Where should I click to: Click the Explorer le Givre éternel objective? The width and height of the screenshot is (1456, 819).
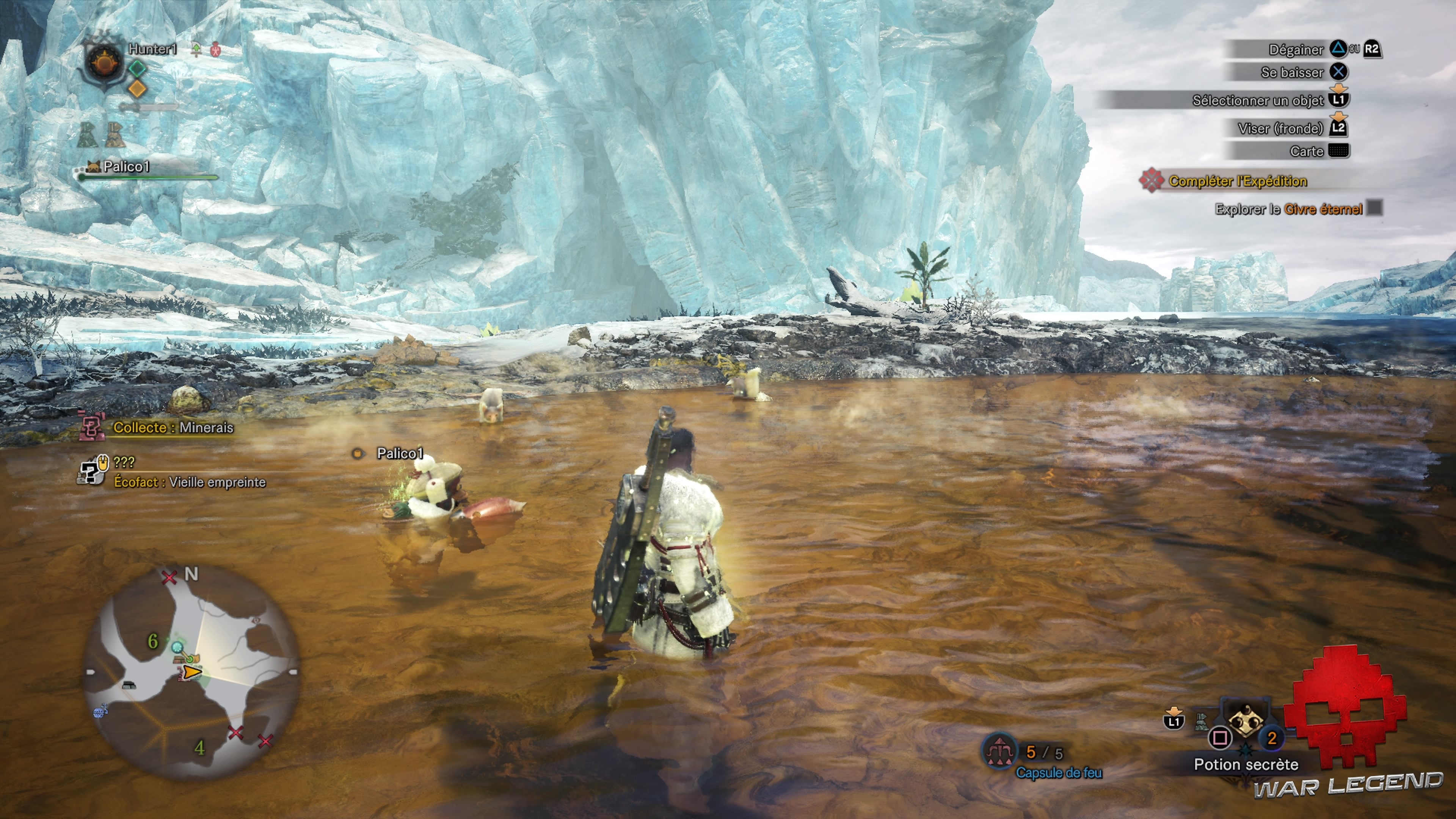(x=1288, y=210)
